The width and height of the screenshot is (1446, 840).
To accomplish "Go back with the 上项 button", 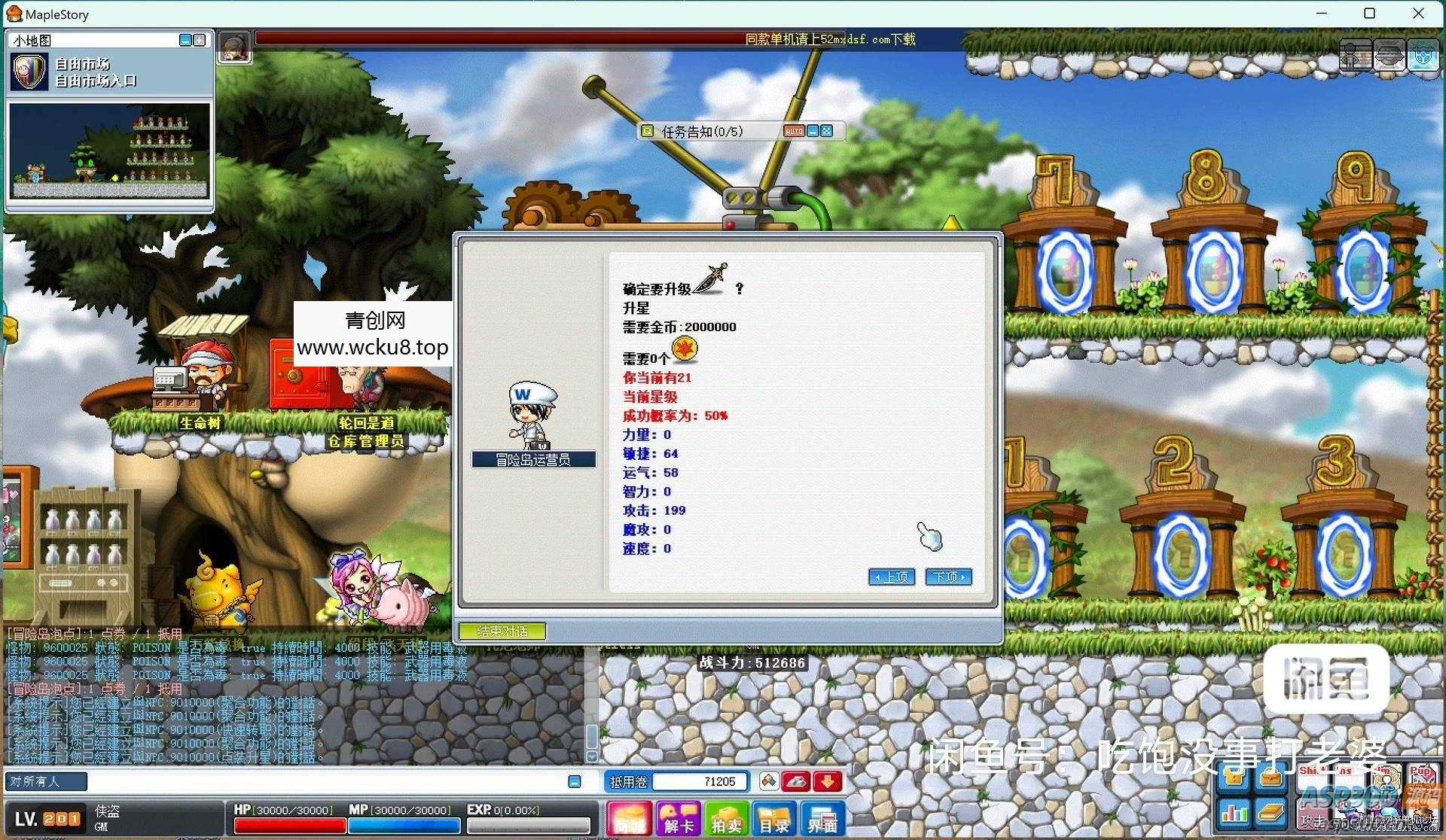I will 892,577.
